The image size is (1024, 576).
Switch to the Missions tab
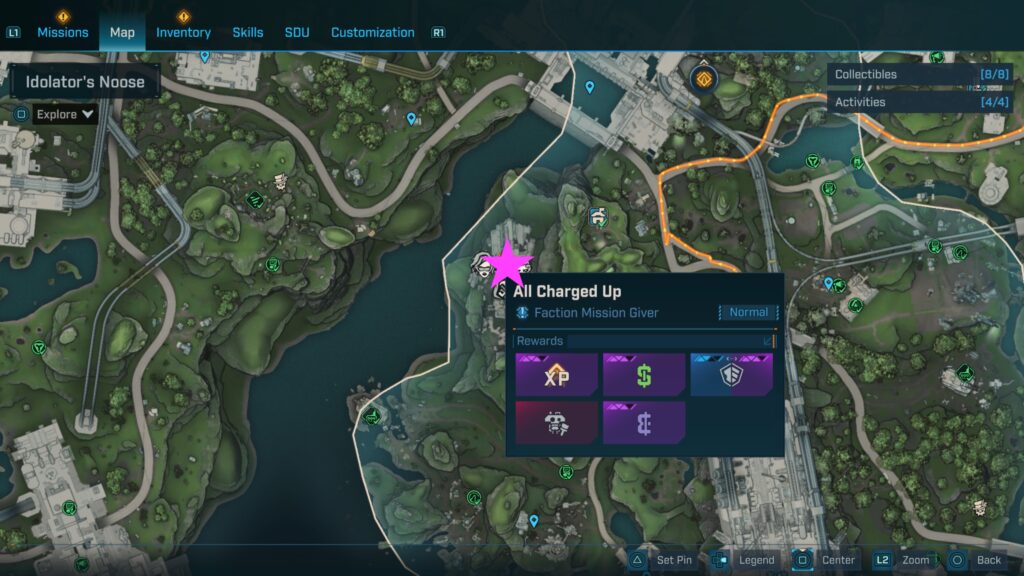click(x=63, y=32)
